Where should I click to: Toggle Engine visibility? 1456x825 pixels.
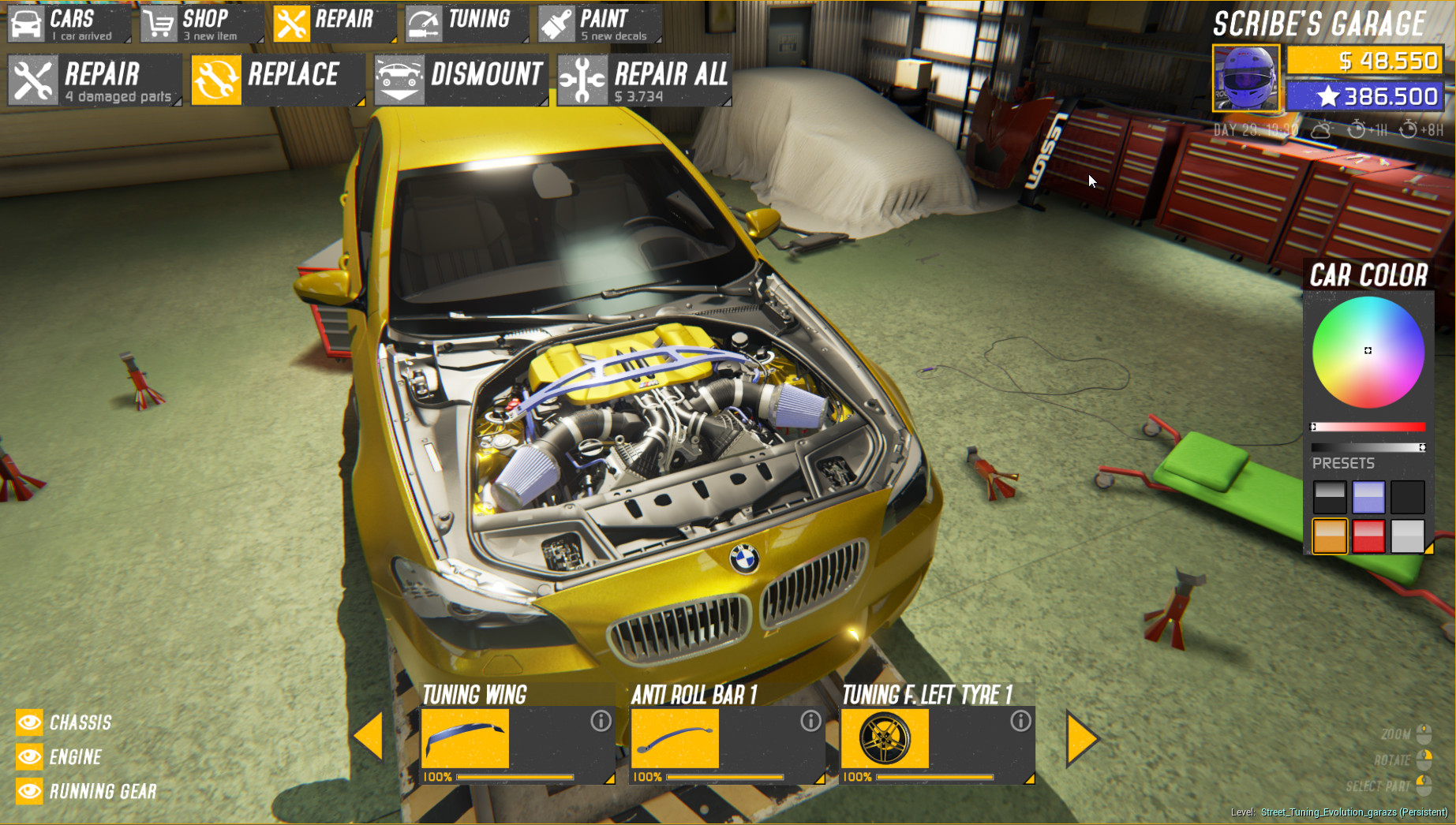tap(30, 757)
